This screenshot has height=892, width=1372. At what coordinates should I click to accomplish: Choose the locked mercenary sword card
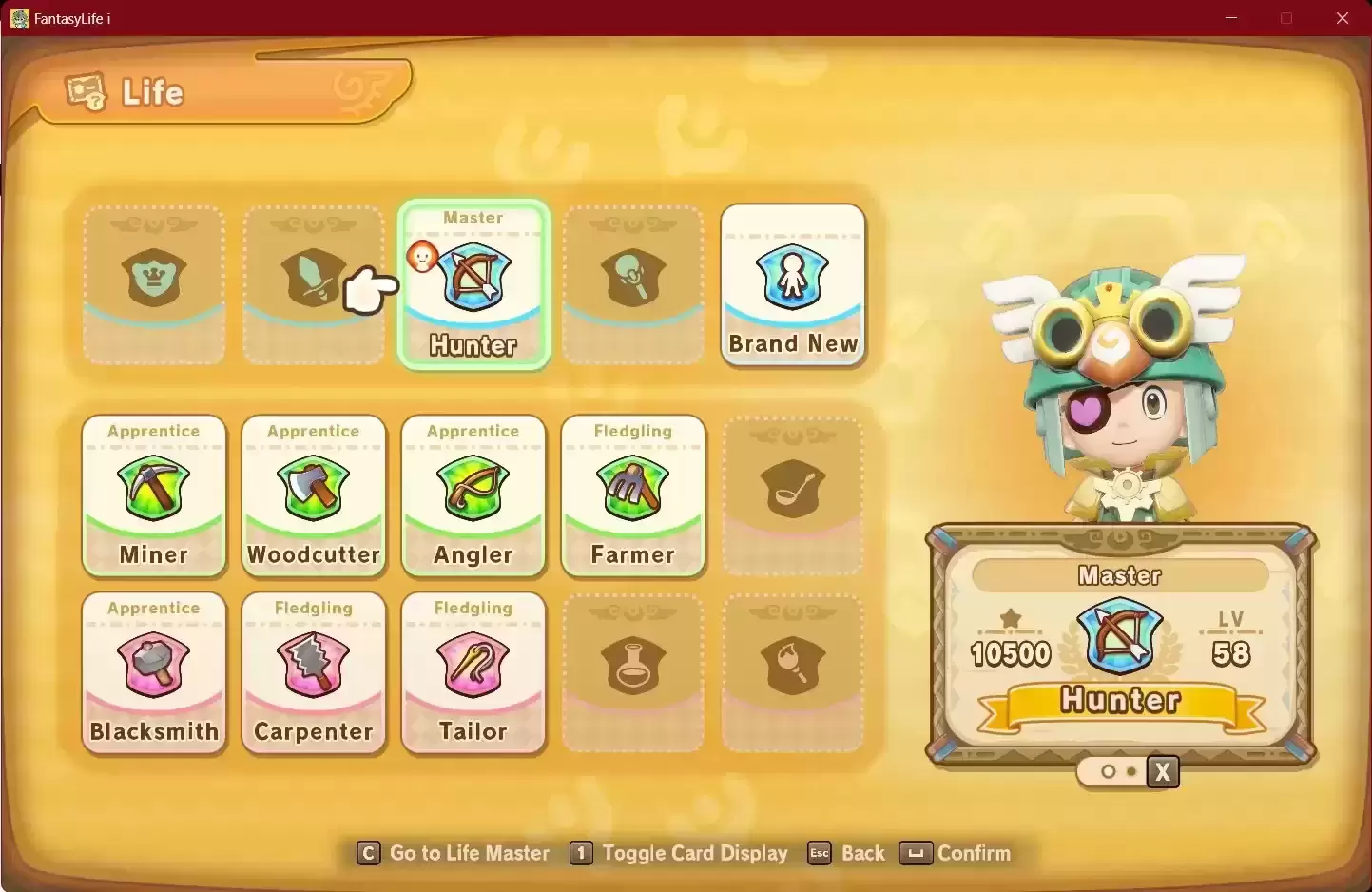314,285
